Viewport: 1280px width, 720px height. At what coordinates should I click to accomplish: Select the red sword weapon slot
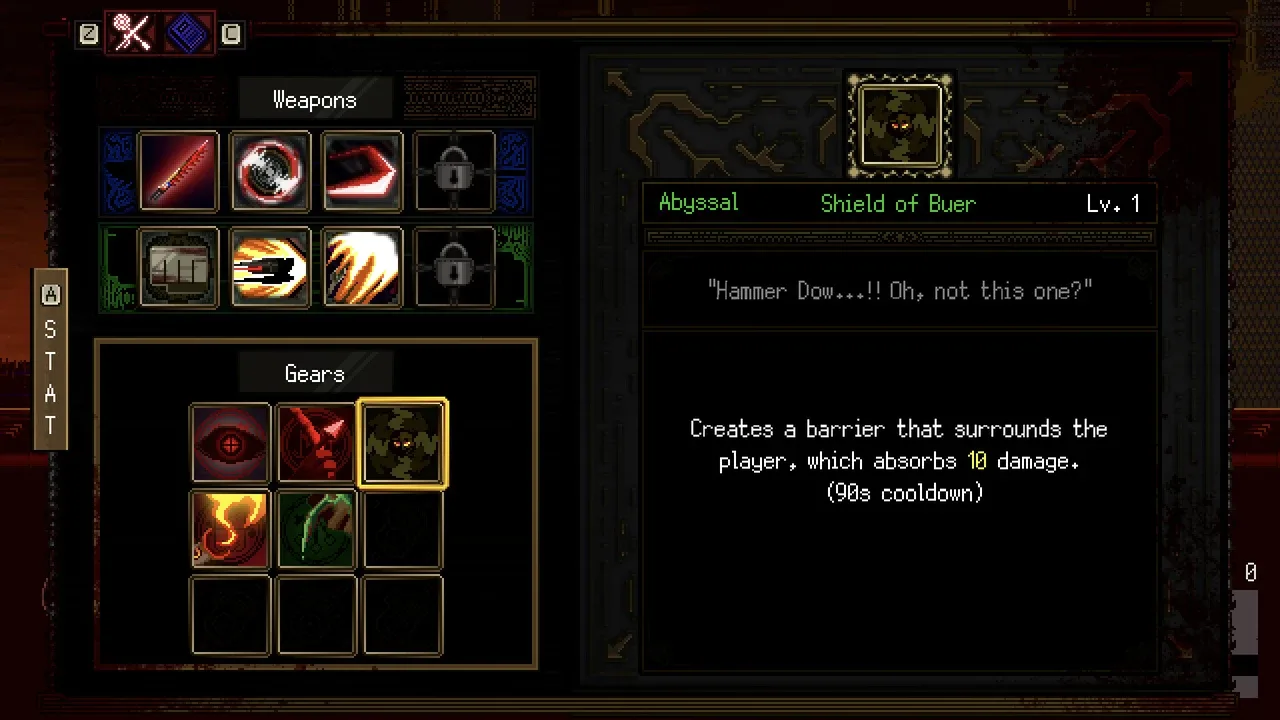tap(178, 171)
